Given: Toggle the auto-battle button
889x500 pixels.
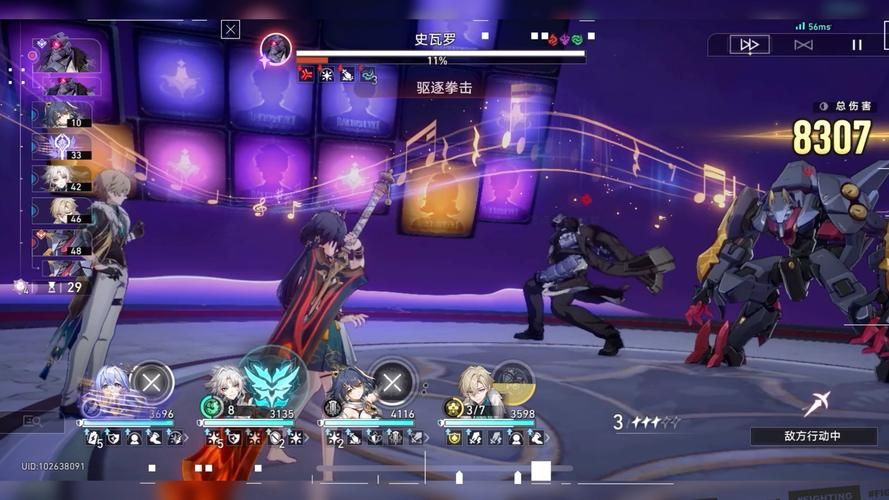Looking at the screenshot, I should point(803,45).
